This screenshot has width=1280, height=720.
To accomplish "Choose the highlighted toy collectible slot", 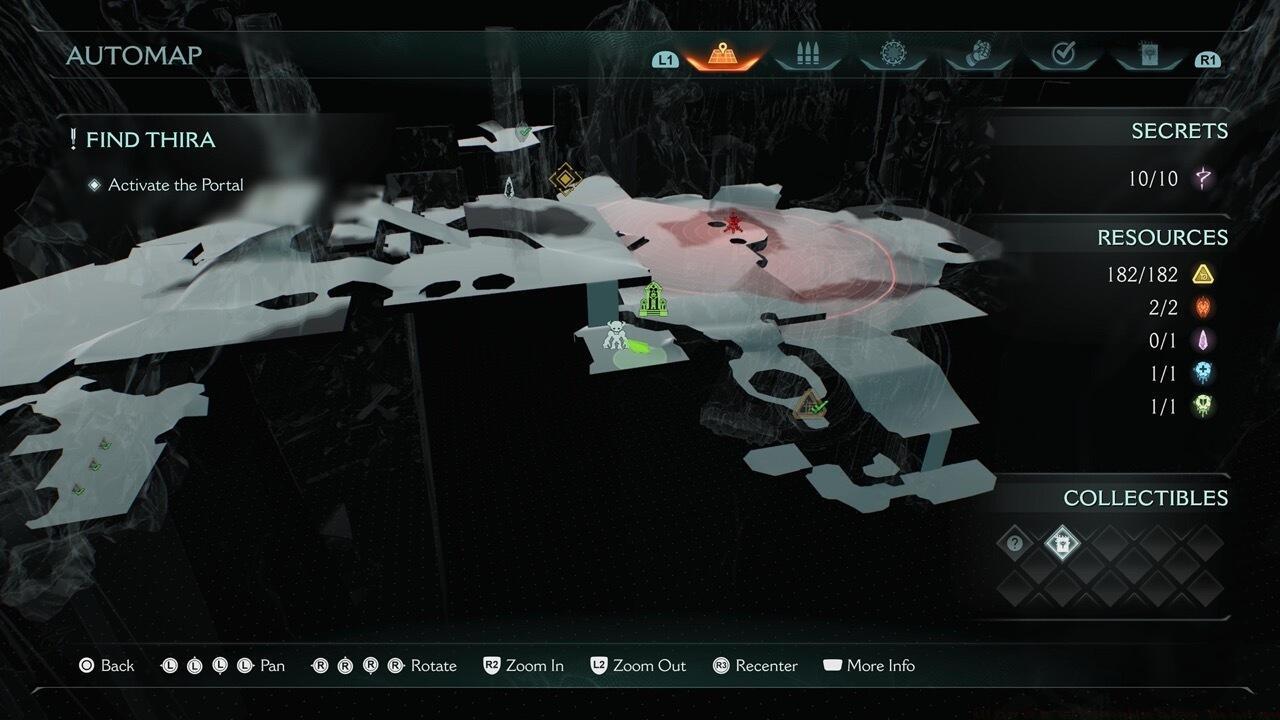I will pos(1061,543).
